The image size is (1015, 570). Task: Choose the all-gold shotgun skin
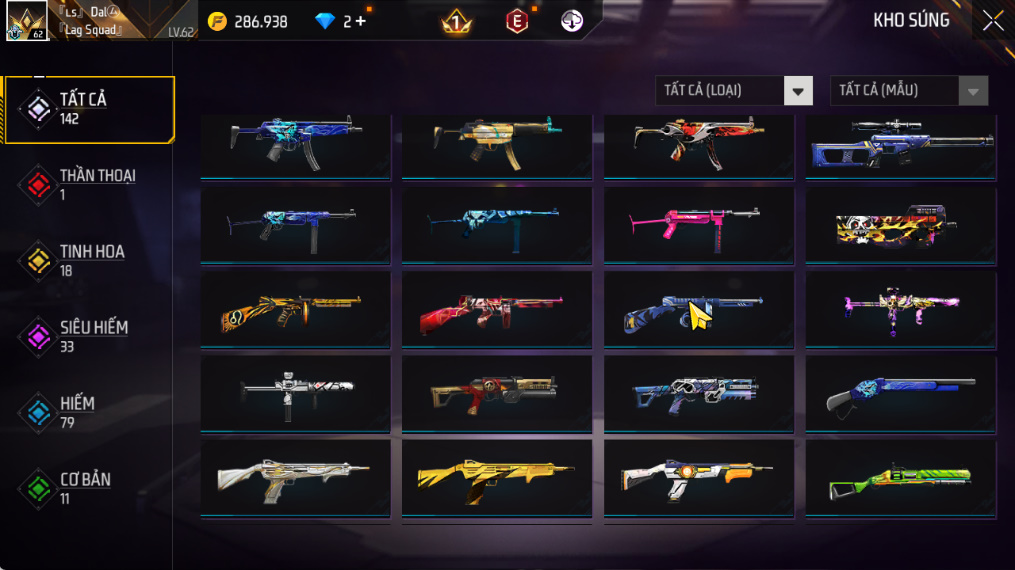(497, 480)
